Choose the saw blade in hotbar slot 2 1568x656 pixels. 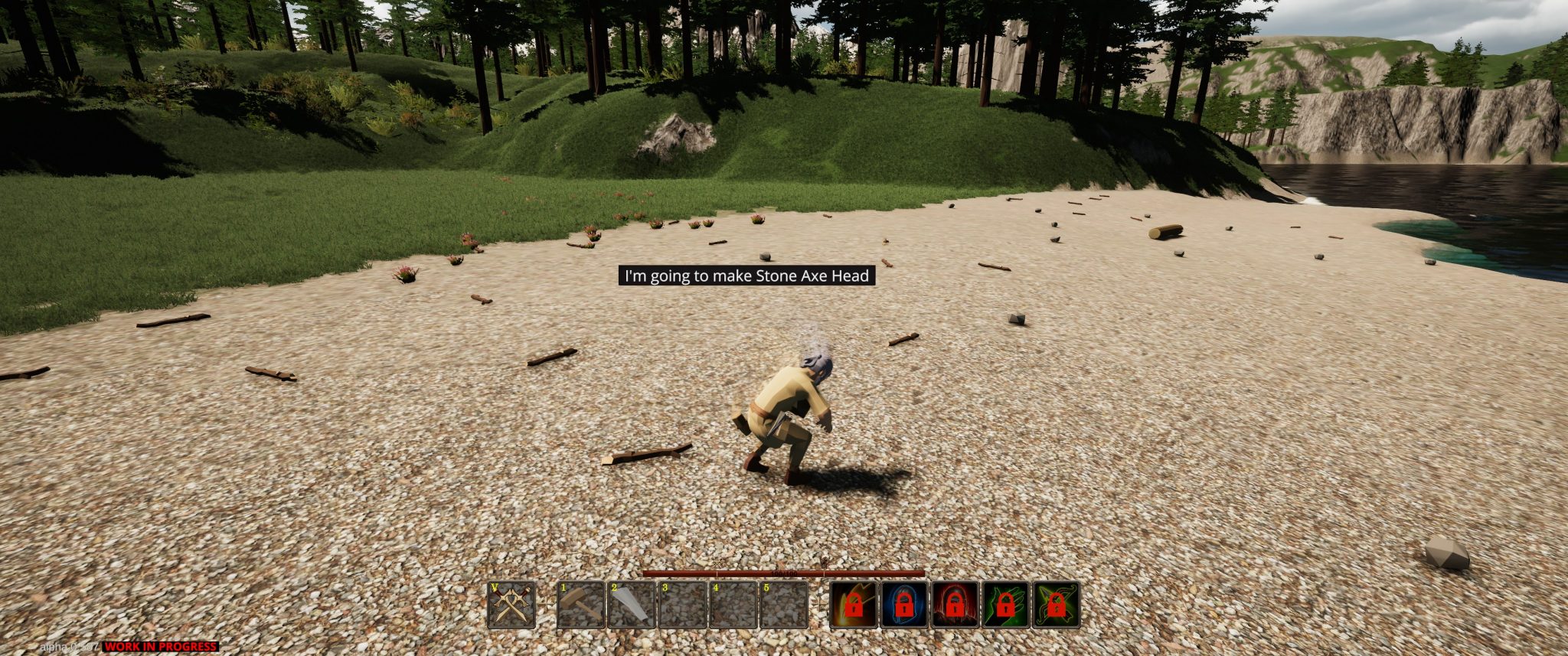tap(632, 605)
